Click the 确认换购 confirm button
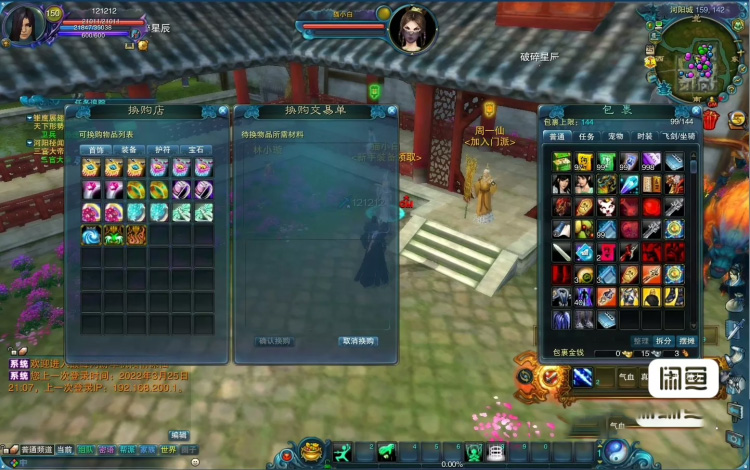Screen dimensions: 750x470 point(275,341)
